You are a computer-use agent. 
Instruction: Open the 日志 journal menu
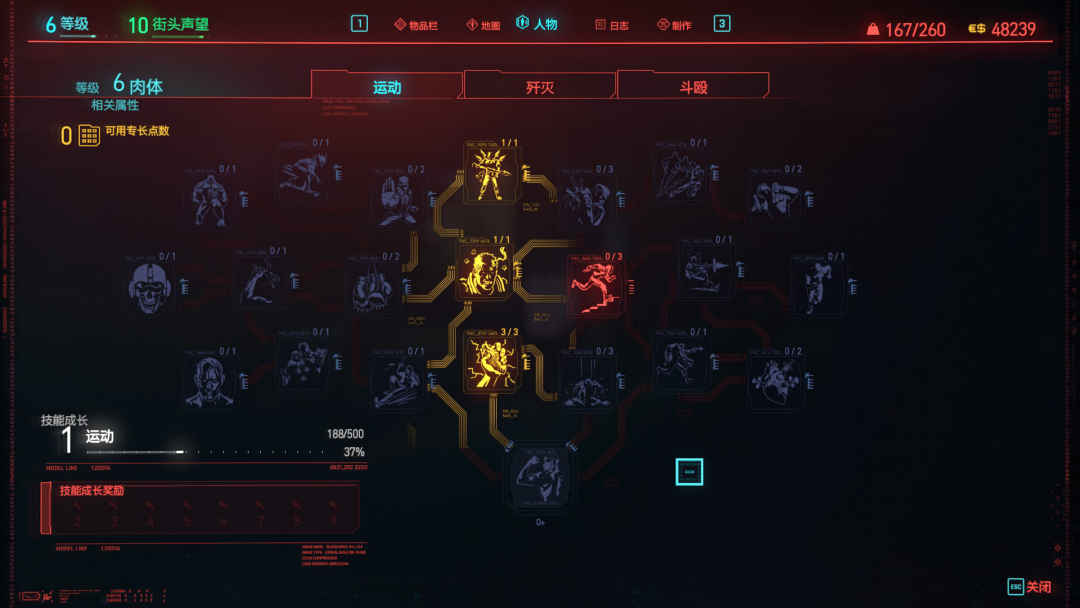[612, 25]
